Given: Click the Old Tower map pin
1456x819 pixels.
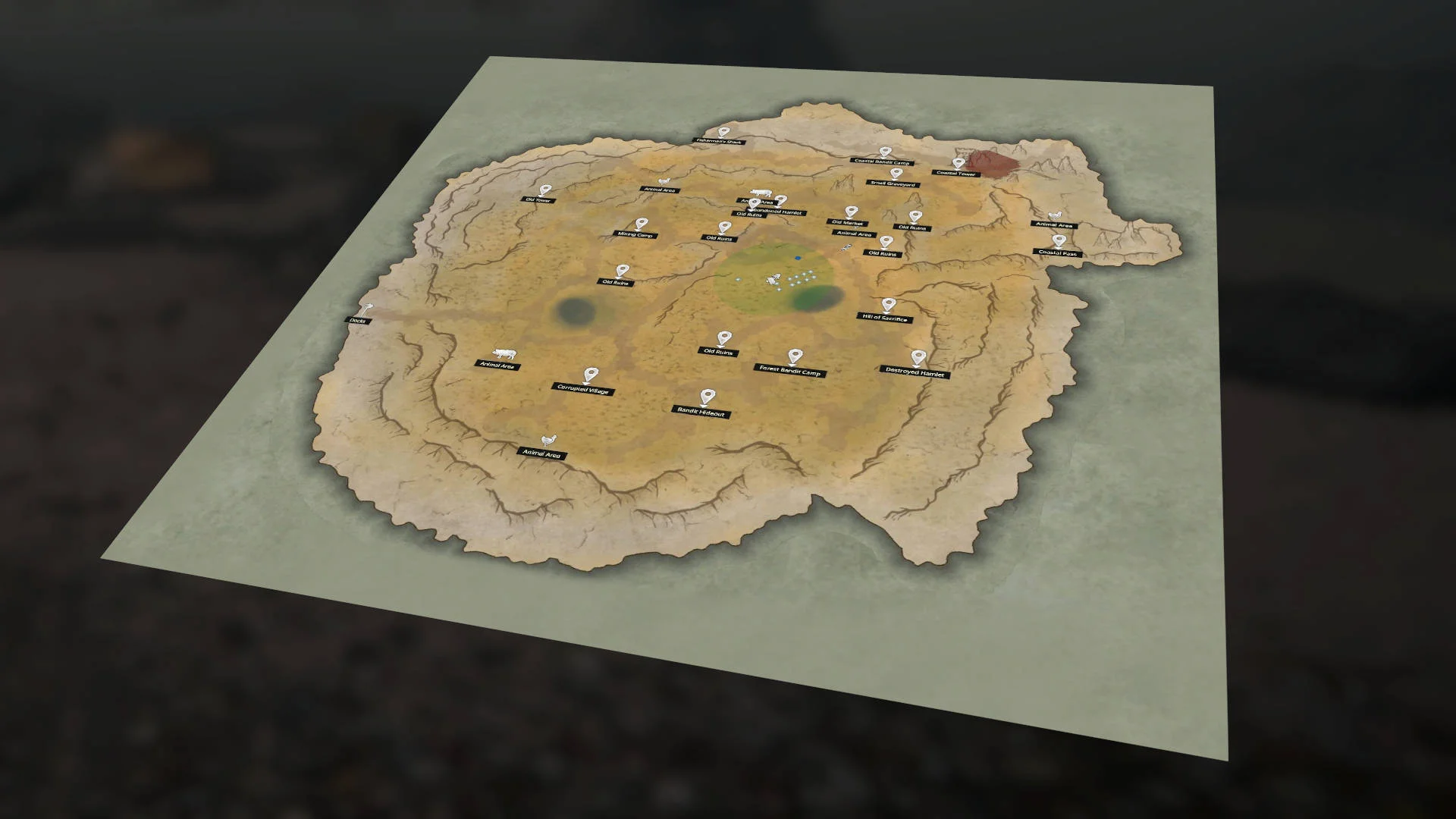Looking at the screenshot, I should (544, 190).
